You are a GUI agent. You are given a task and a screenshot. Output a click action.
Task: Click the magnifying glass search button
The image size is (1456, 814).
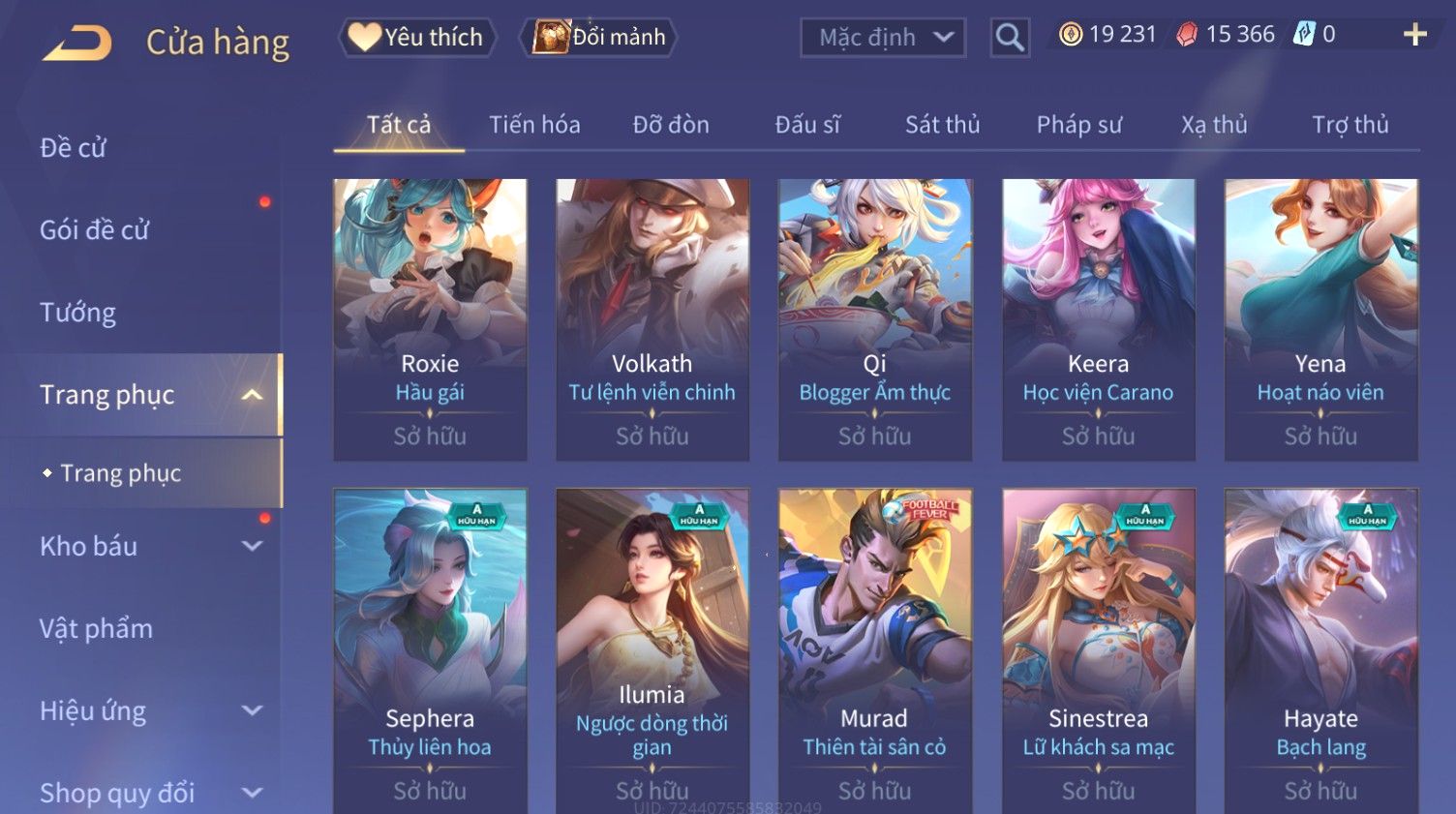point(1010,38)
